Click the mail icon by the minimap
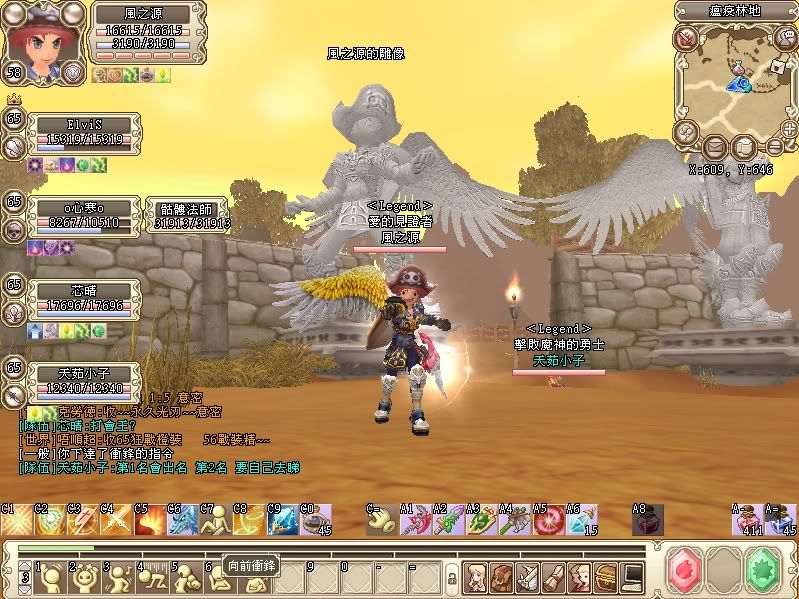Screen dimensions: 799x599 (776, 65)
